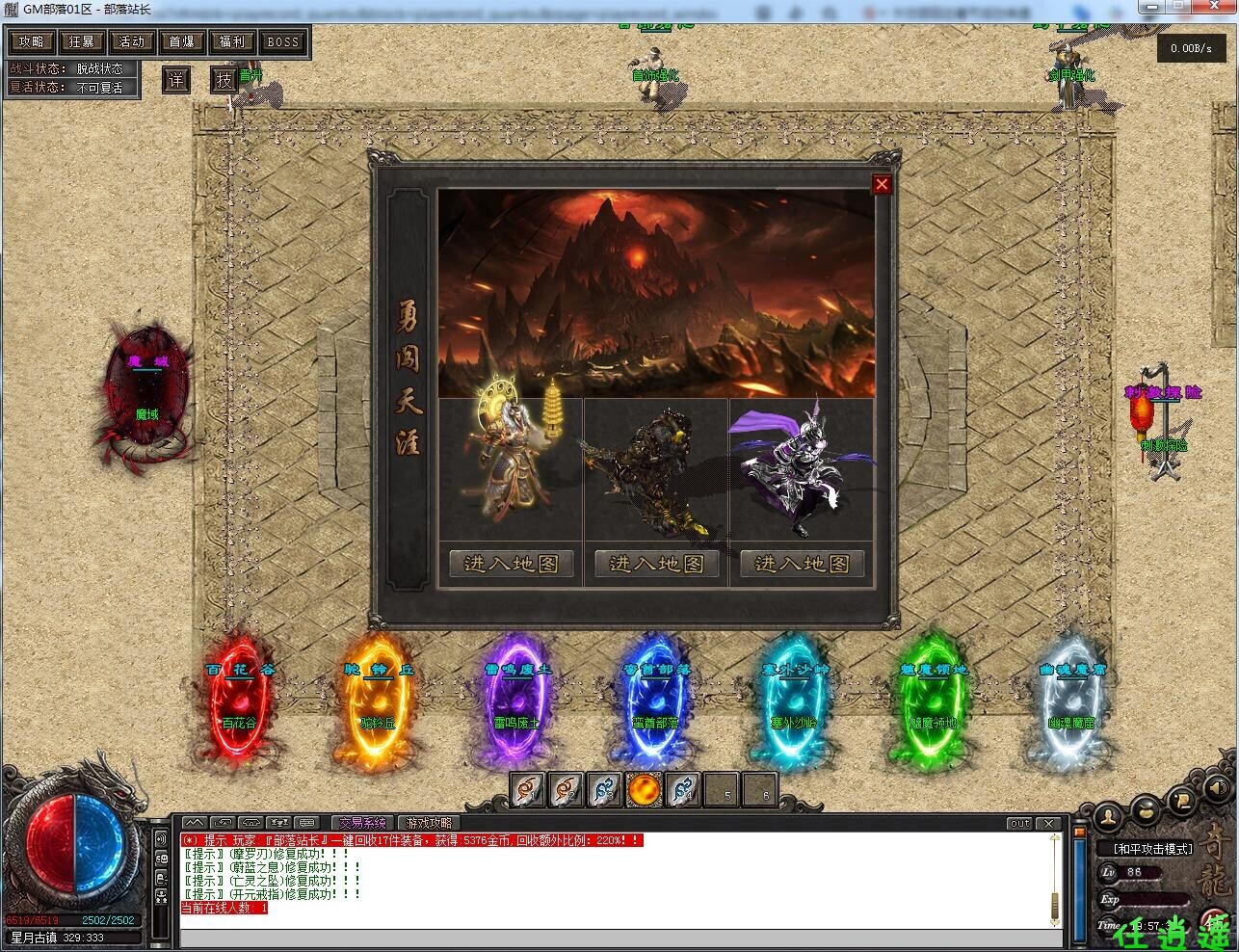
Task: Open the 攻略 guide menu
Action: (32, 41)
